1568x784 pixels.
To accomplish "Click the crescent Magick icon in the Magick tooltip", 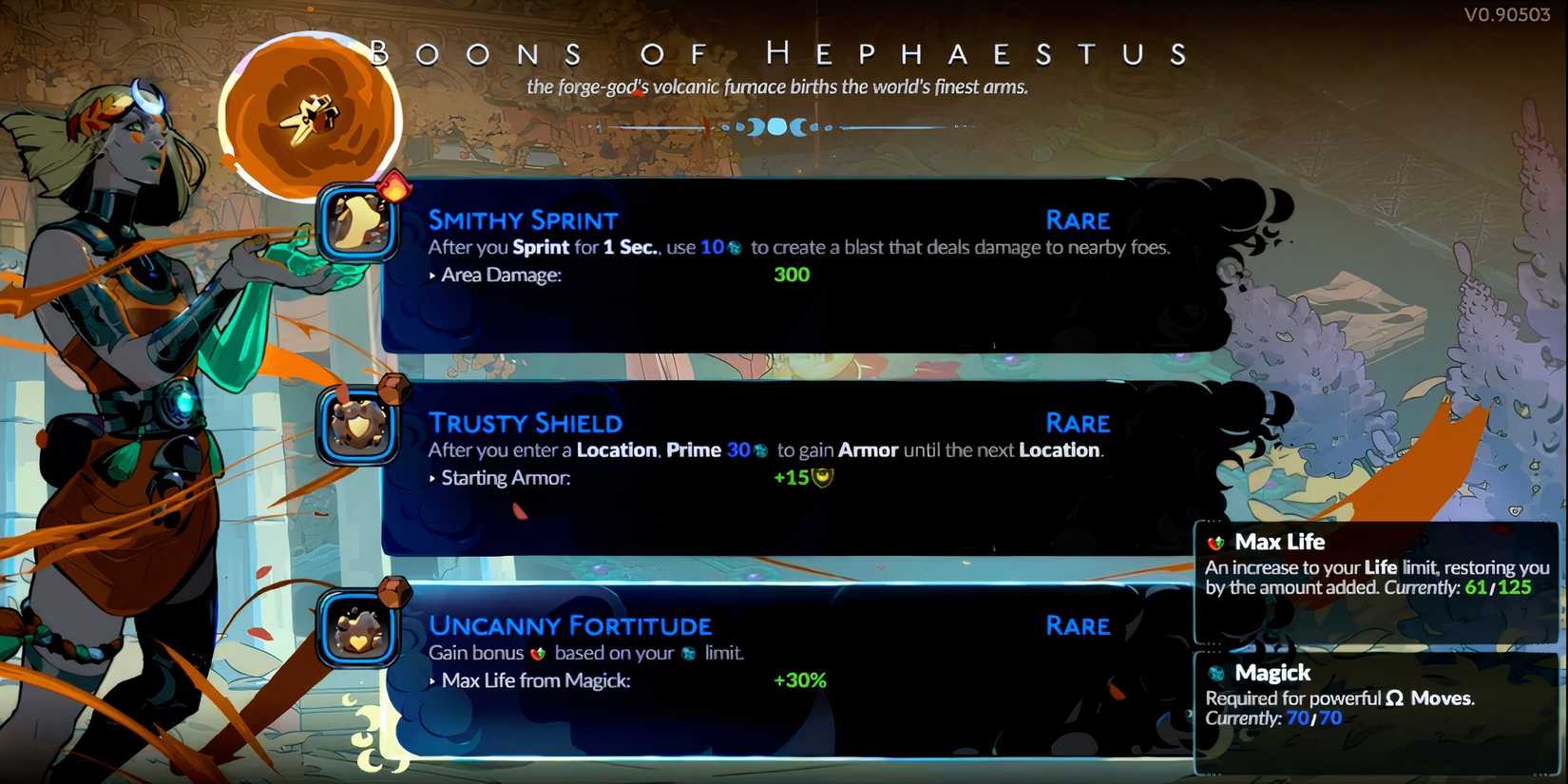I will click(1216, 673).
